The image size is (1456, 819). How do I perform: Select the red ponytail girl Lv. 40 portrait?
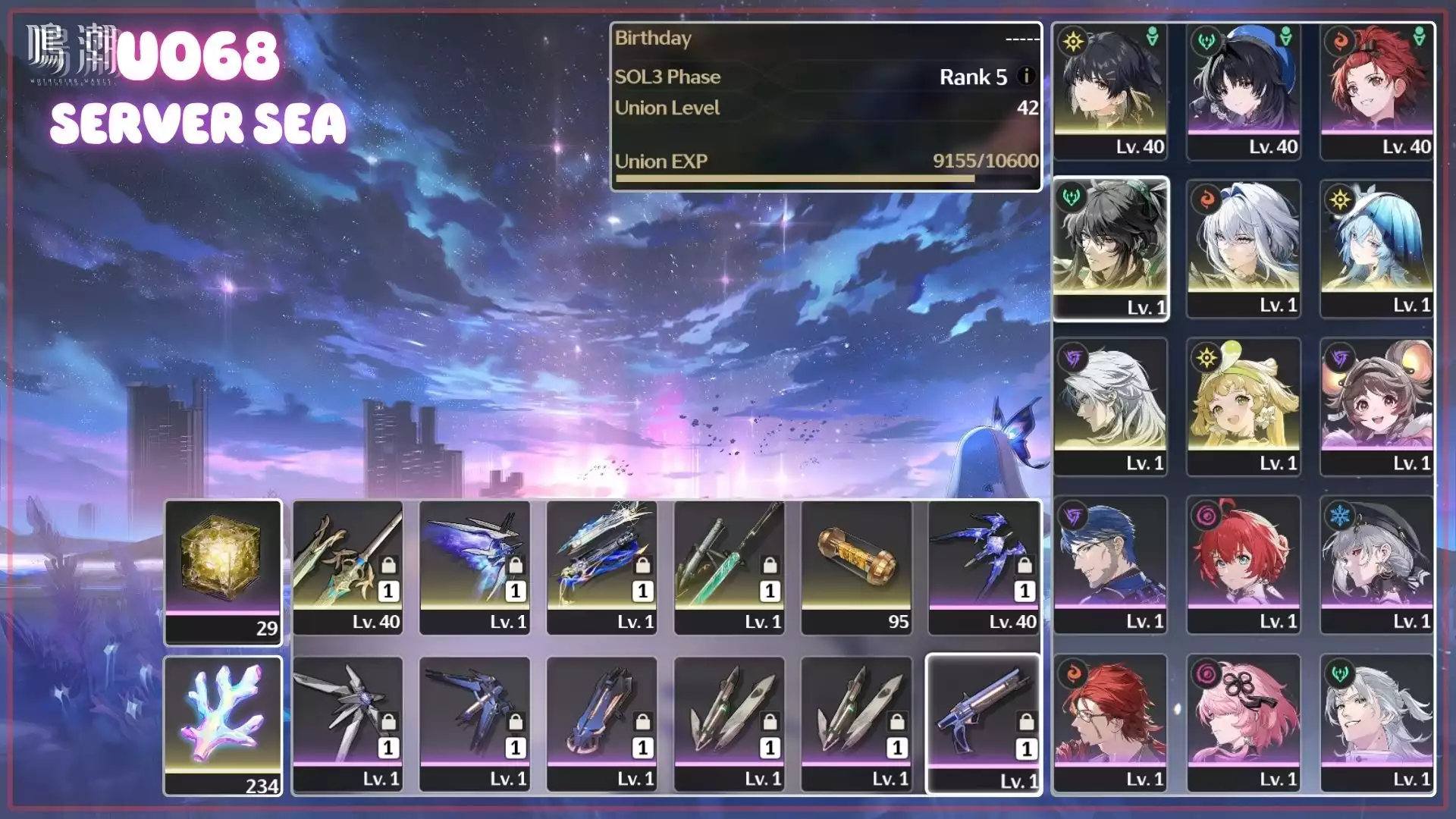(1377, 91)
